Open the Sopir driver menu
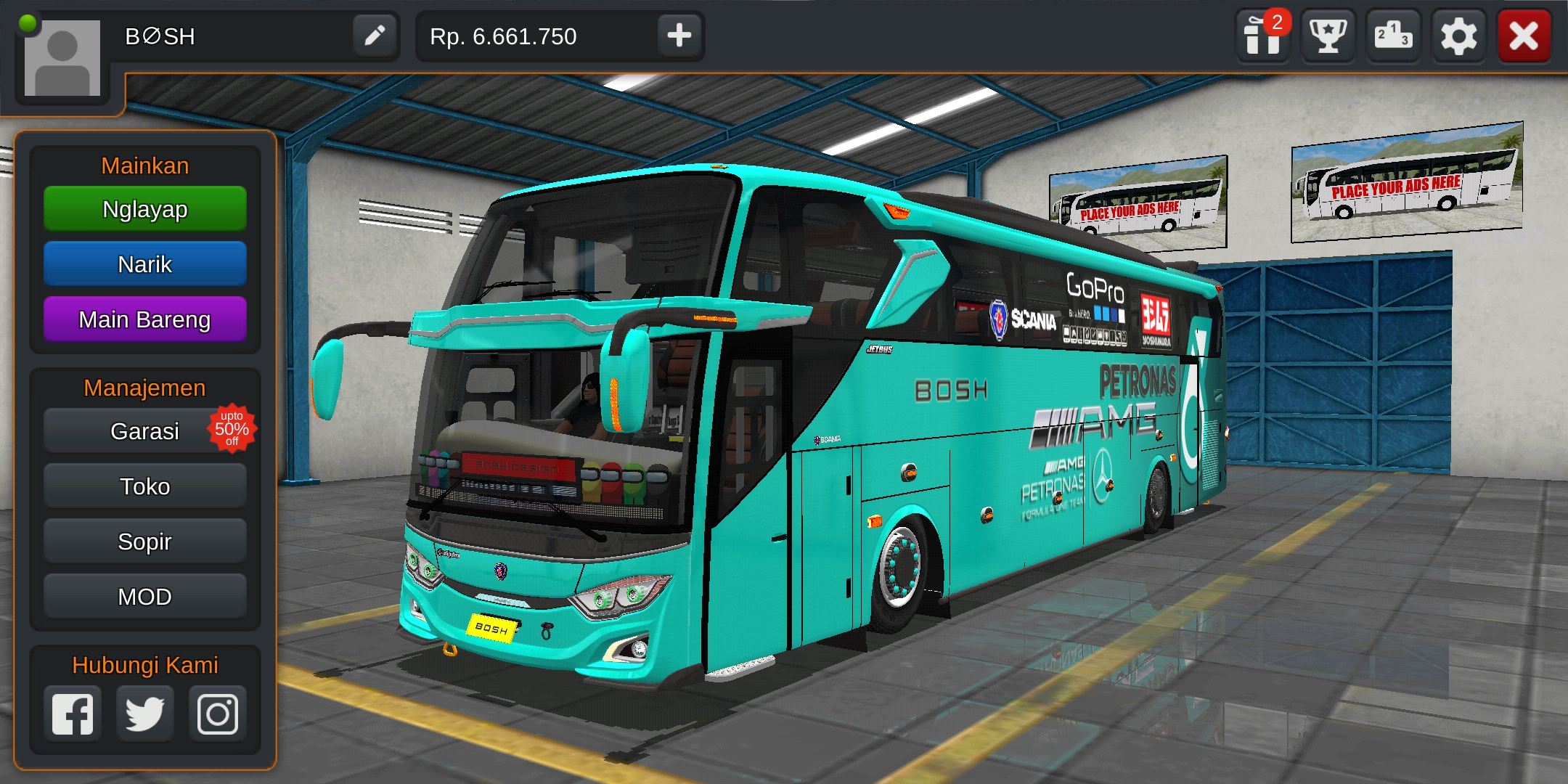This screenshot has height=784, width=1568. click(144, 541)
